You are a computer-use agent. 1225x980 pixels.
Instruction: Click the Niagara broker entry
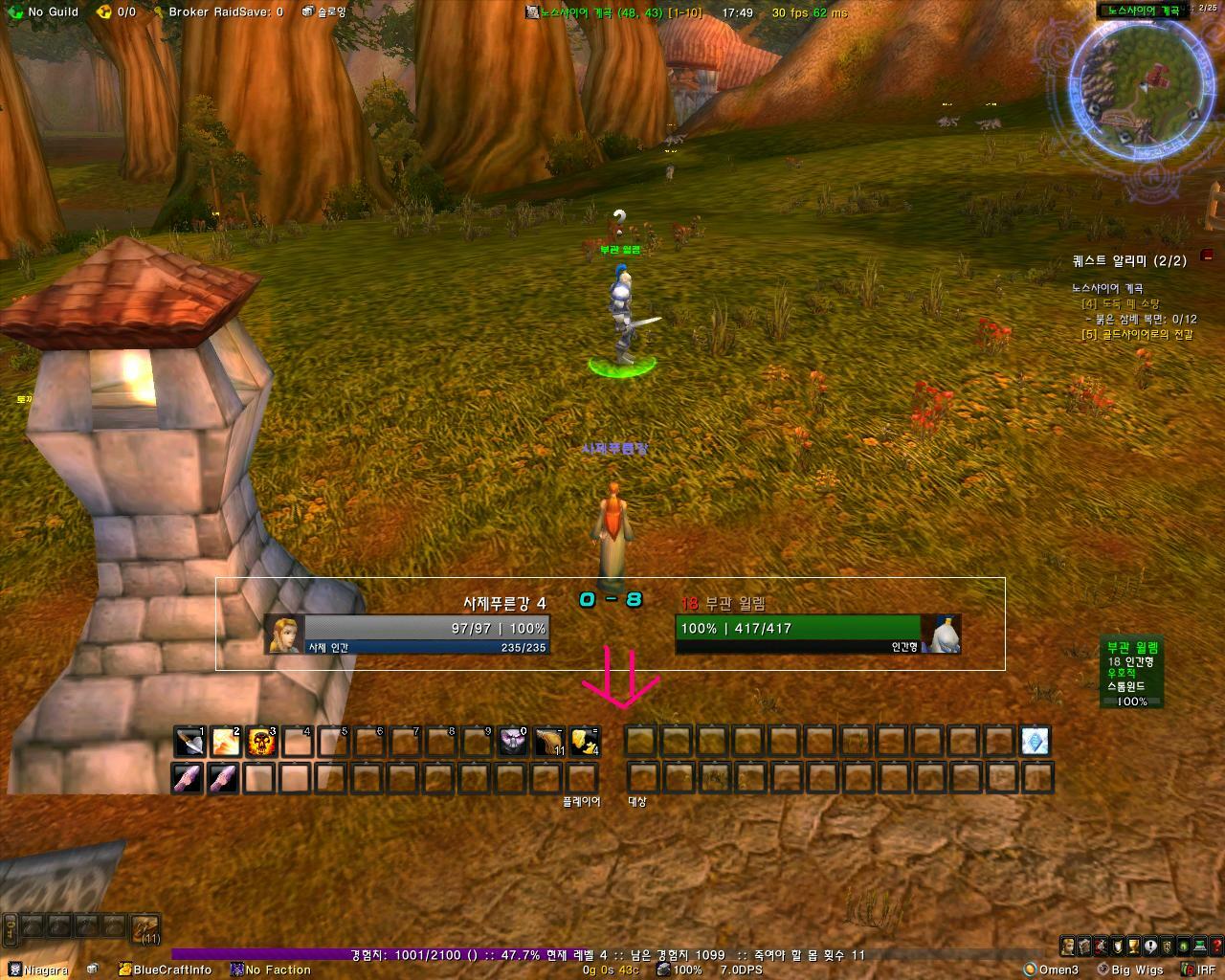point(38,969)
